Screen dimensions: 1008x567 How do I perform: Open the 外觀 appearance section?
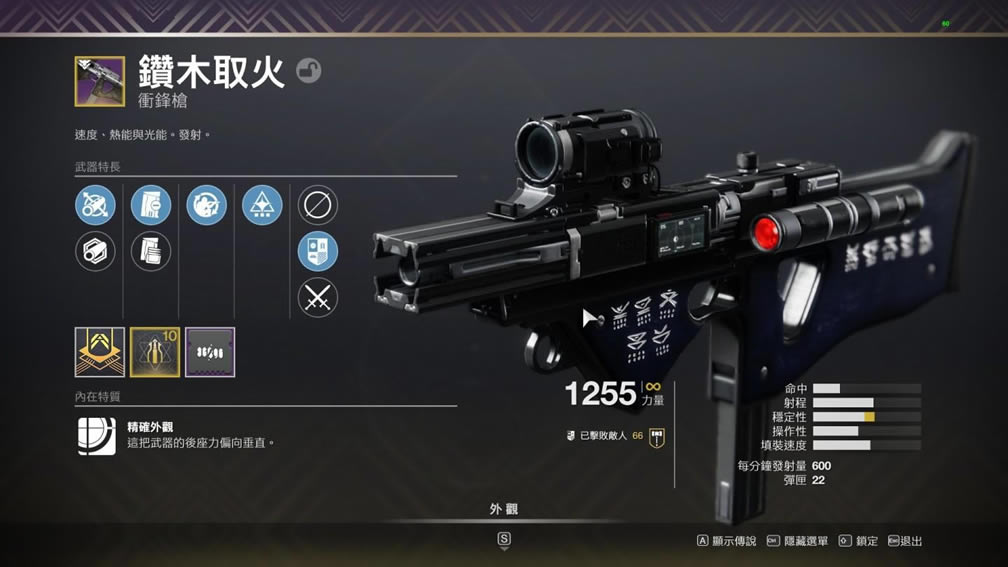point(504,510)
